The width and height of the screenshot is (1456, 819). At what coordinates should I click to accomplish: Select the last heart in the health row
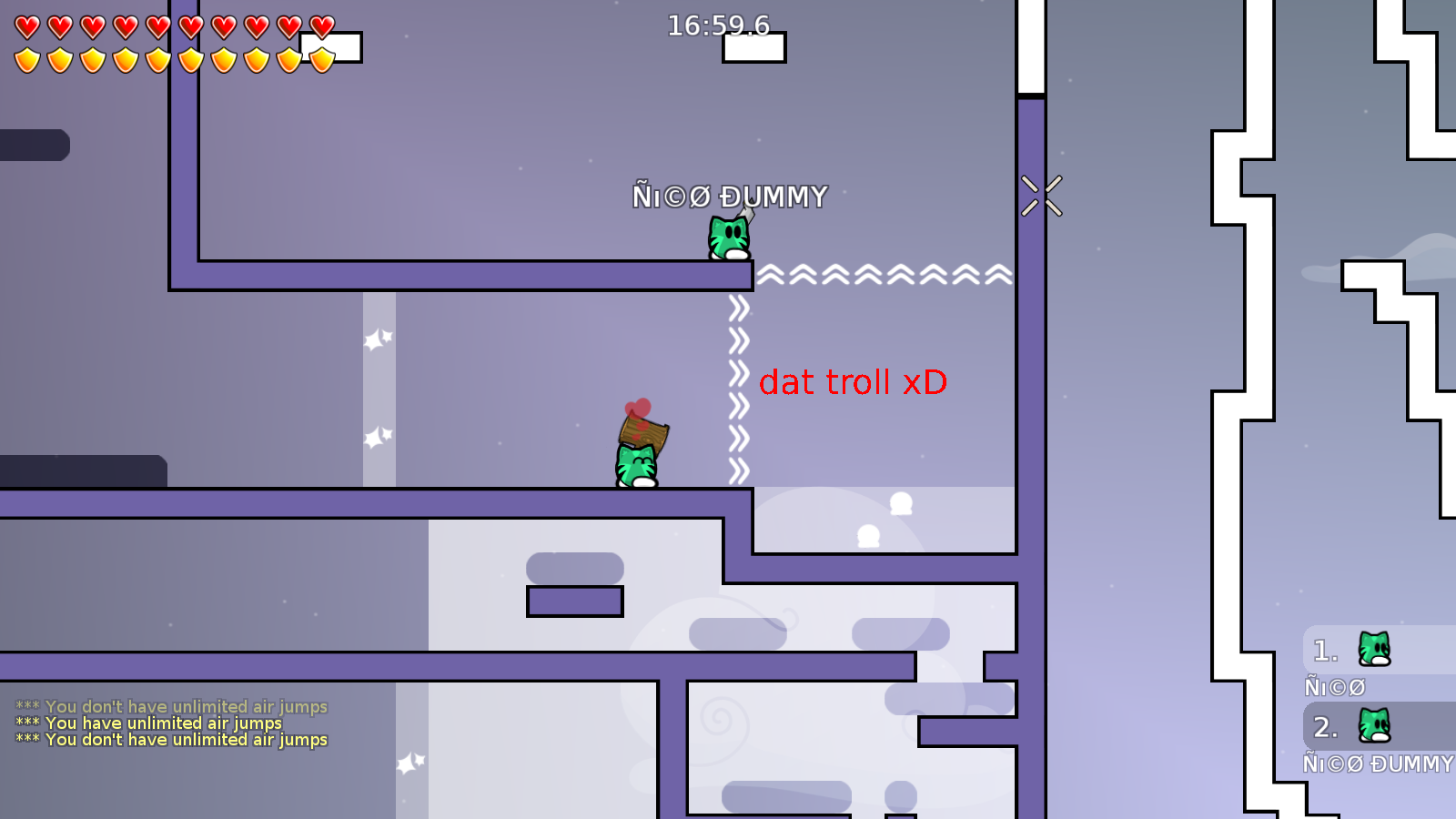[322, 25]
